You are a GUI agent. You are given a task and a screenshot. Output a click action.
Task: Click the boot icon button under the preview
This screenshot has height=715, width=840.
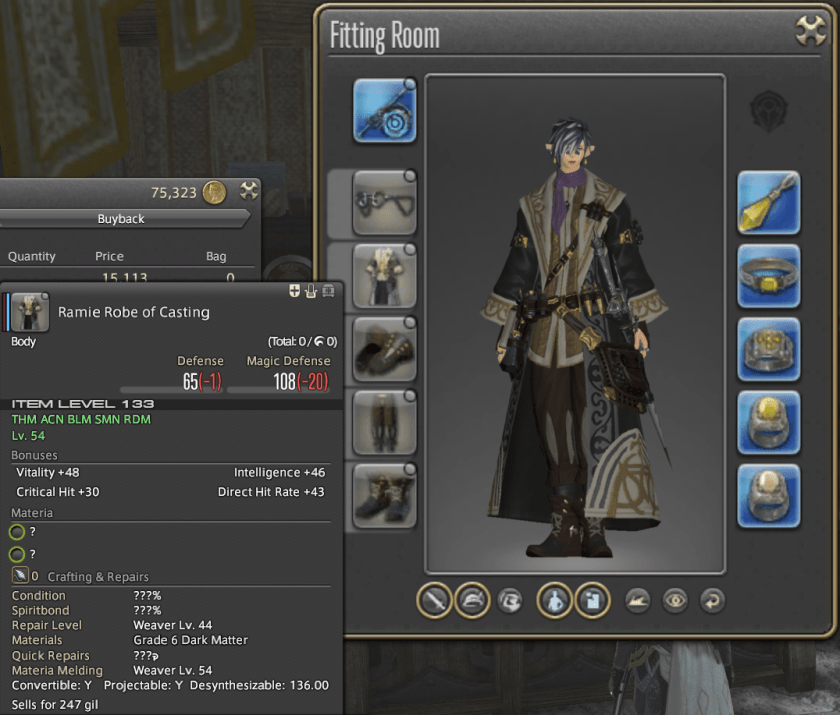(639, 601)
